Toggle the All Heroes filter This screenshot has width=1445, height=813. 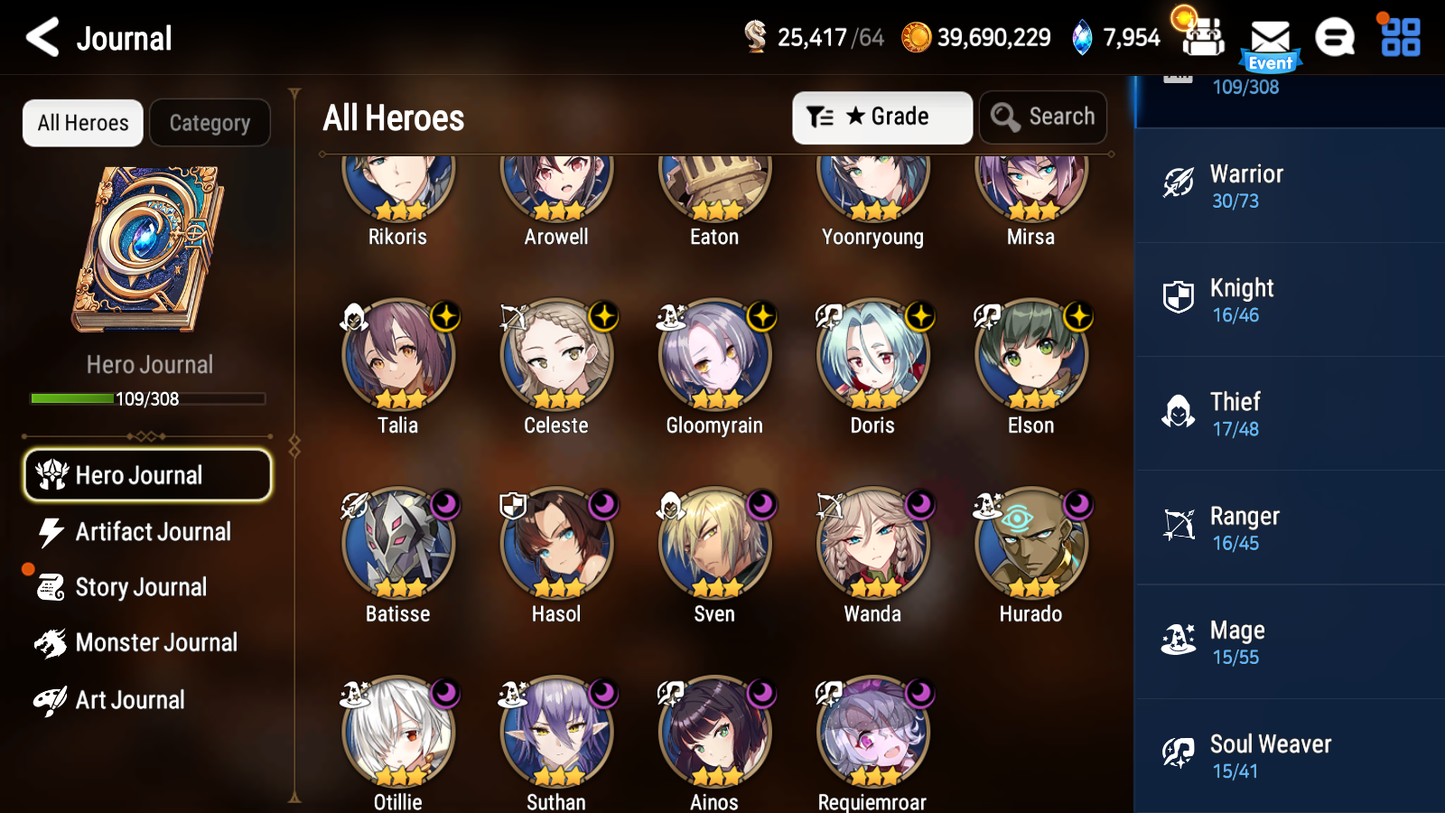click(82, 122)
